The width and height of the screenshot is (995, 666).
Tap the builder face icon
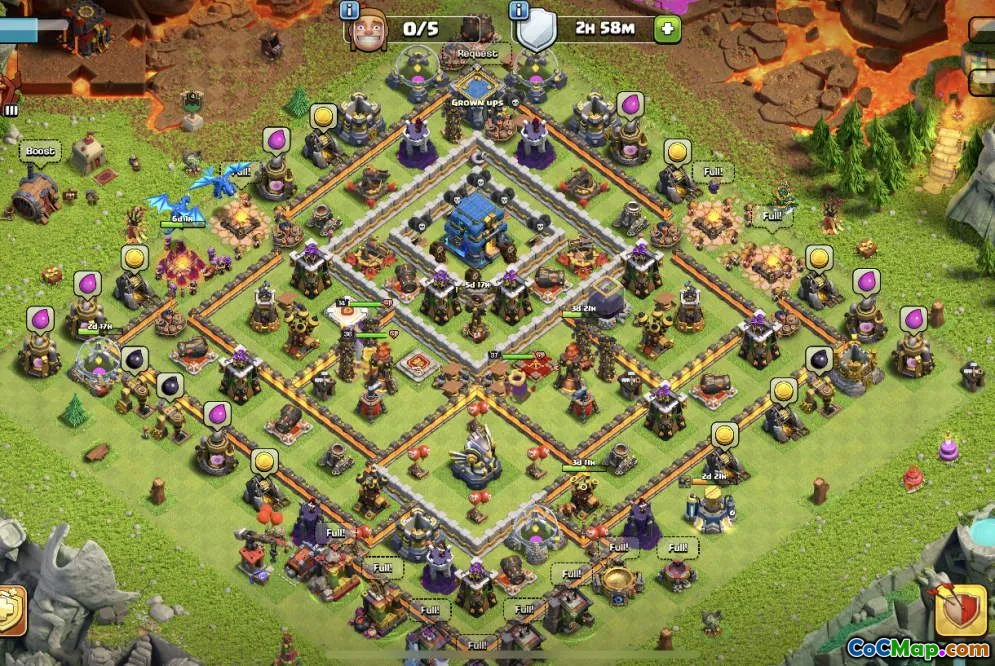(x=368, y=30)
